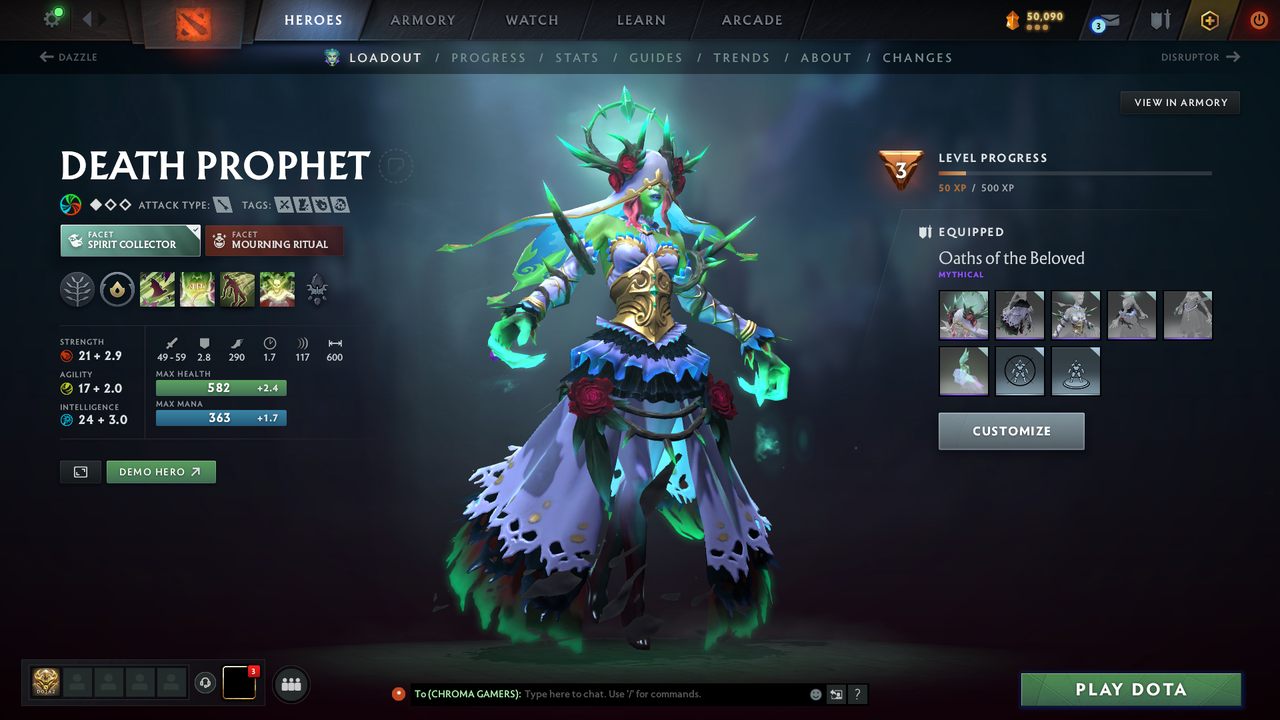1280x720 pixels.
Task: Select the Mourning Ritual facet
Action: pyautogui.click(x=274, y=240)
